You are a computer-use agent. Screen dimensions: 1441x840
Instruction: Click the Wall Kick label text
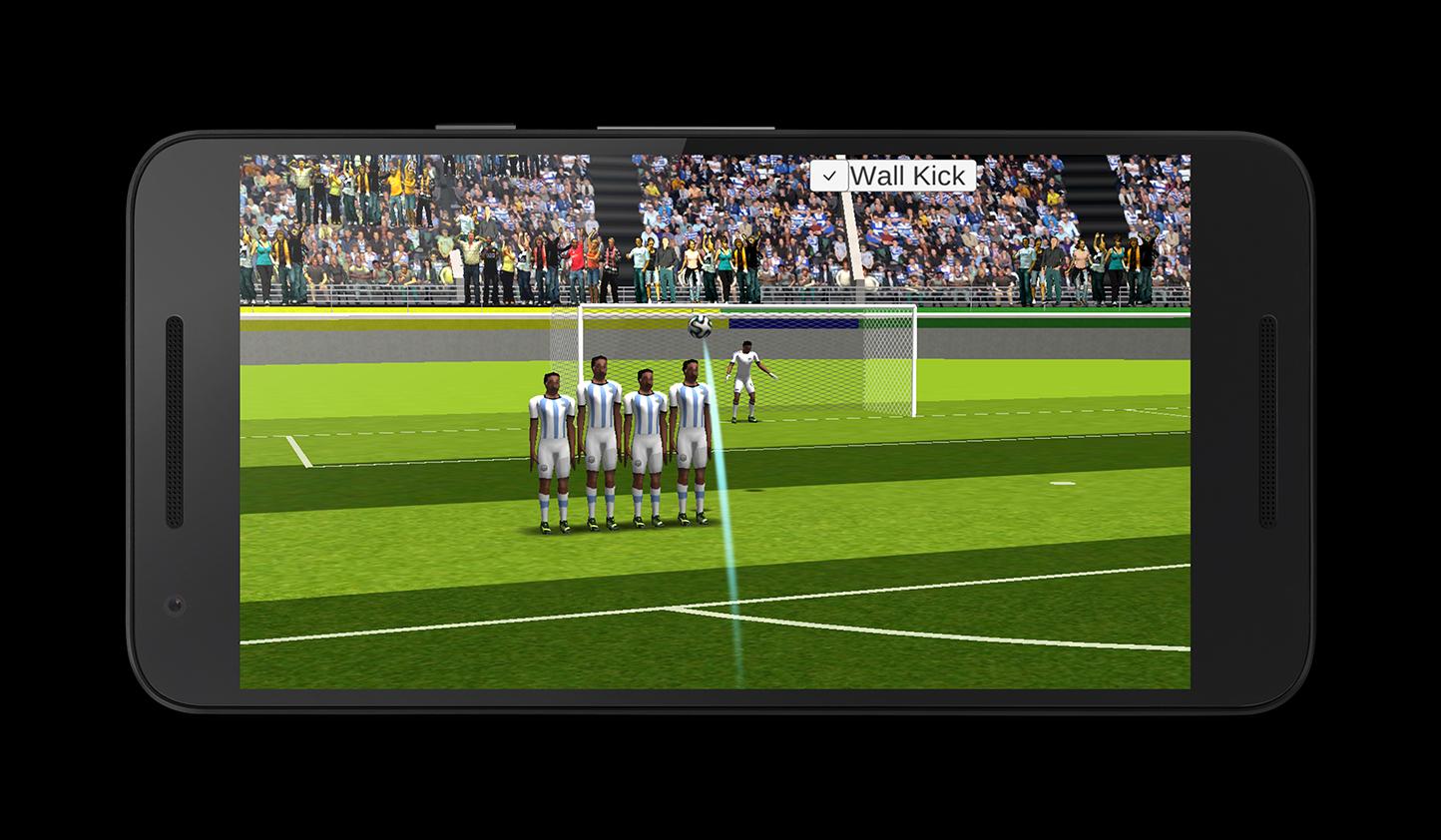tap(908, 176)
